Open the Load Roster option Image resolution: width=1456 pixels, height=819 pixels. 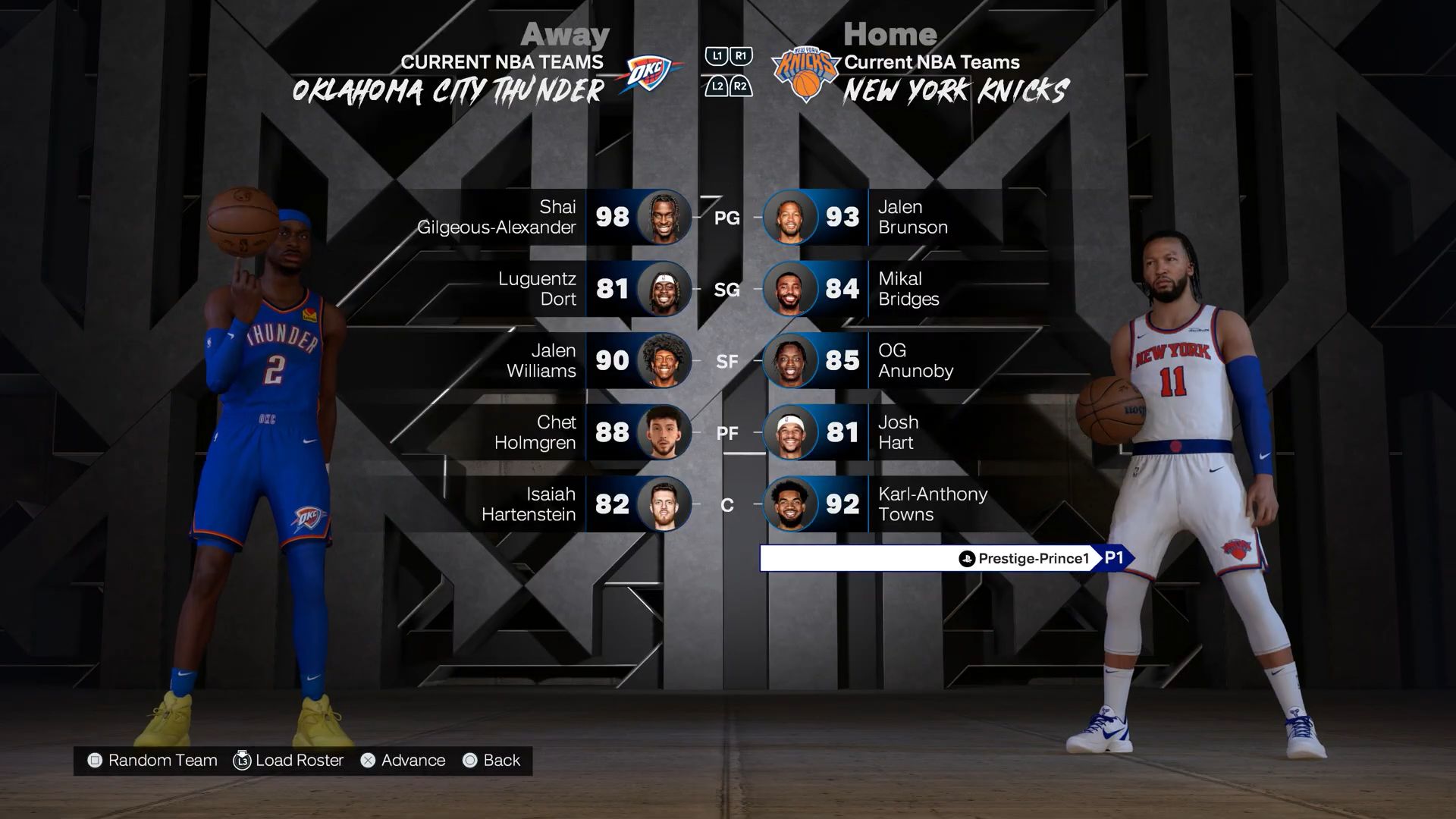click(x=289, y=761)
